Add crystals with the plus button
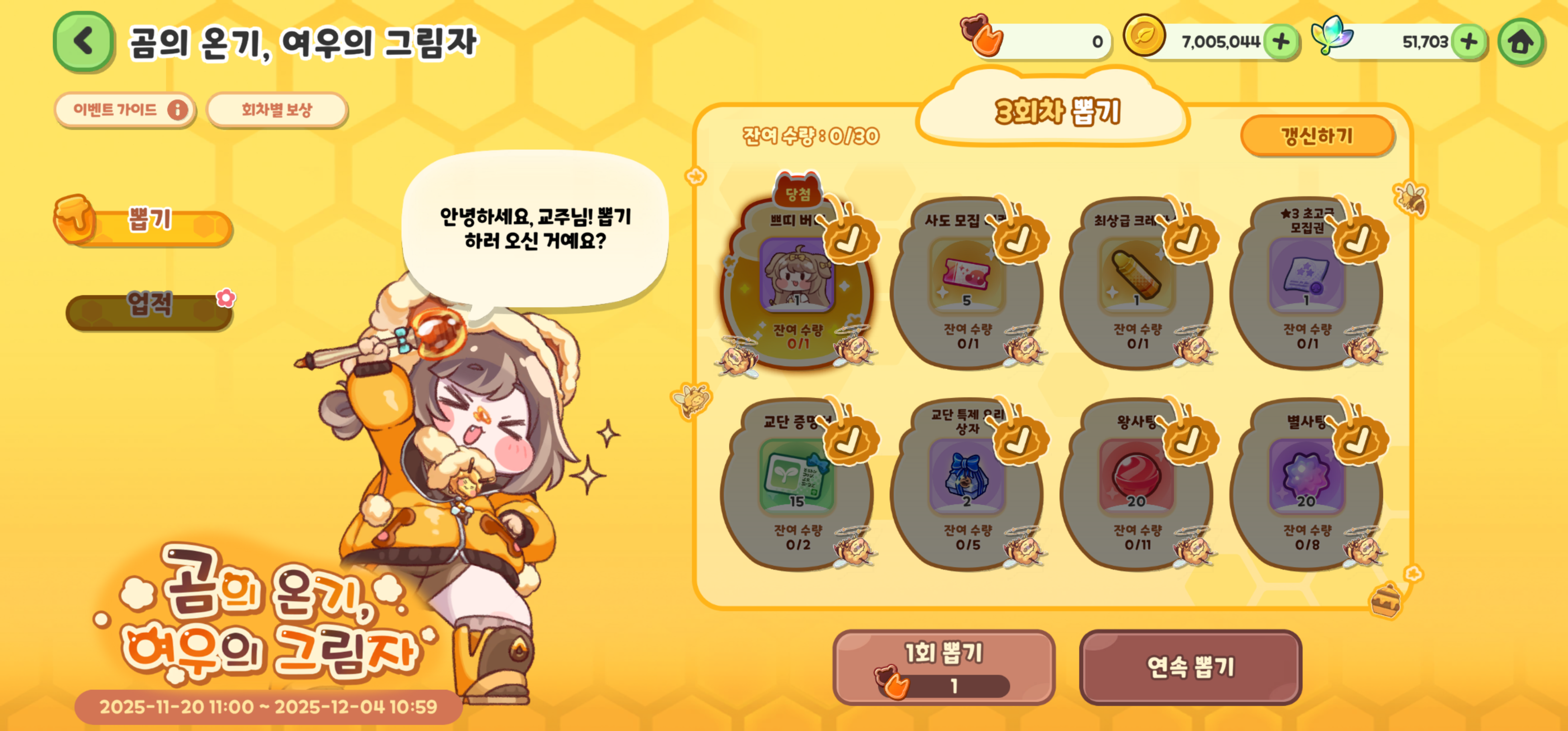 click(x=1468, y=42)
